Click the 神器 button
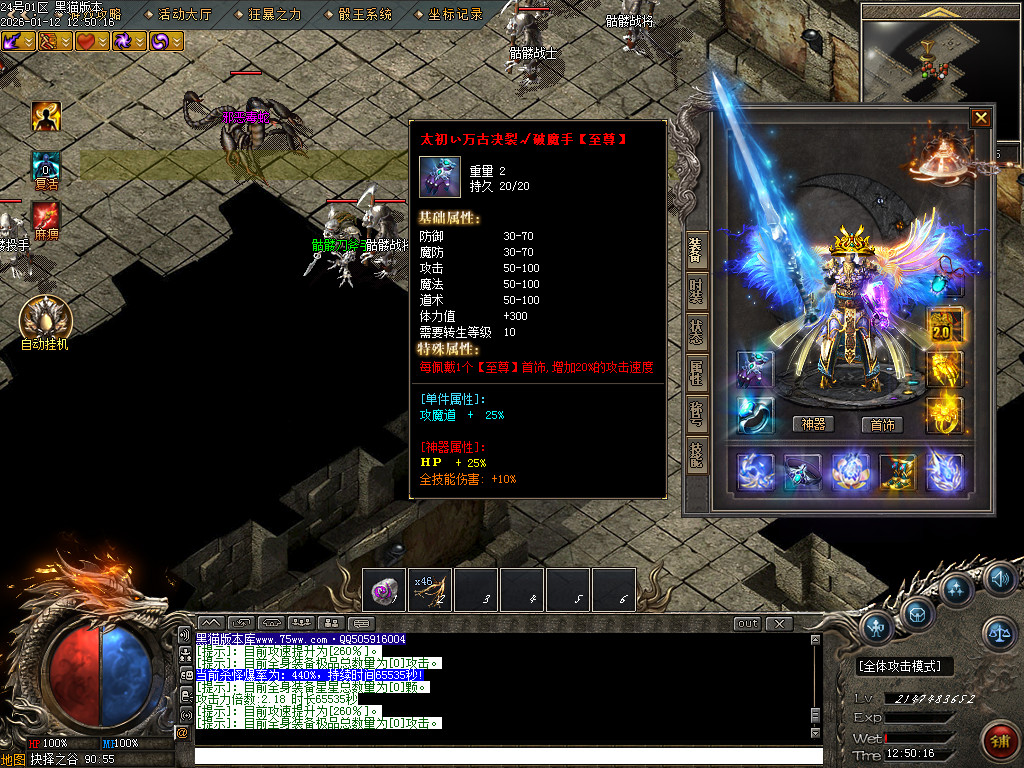This screenshot has width=1024, height=768. [814, 424]
